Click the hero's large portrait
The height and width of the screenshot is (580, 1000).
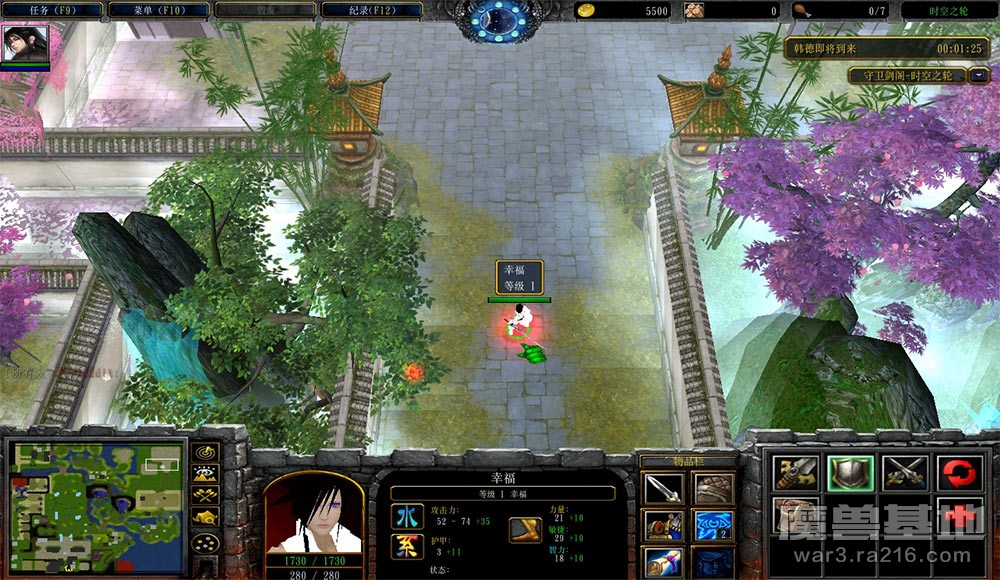pyautogui.click(x=312, y=512)
